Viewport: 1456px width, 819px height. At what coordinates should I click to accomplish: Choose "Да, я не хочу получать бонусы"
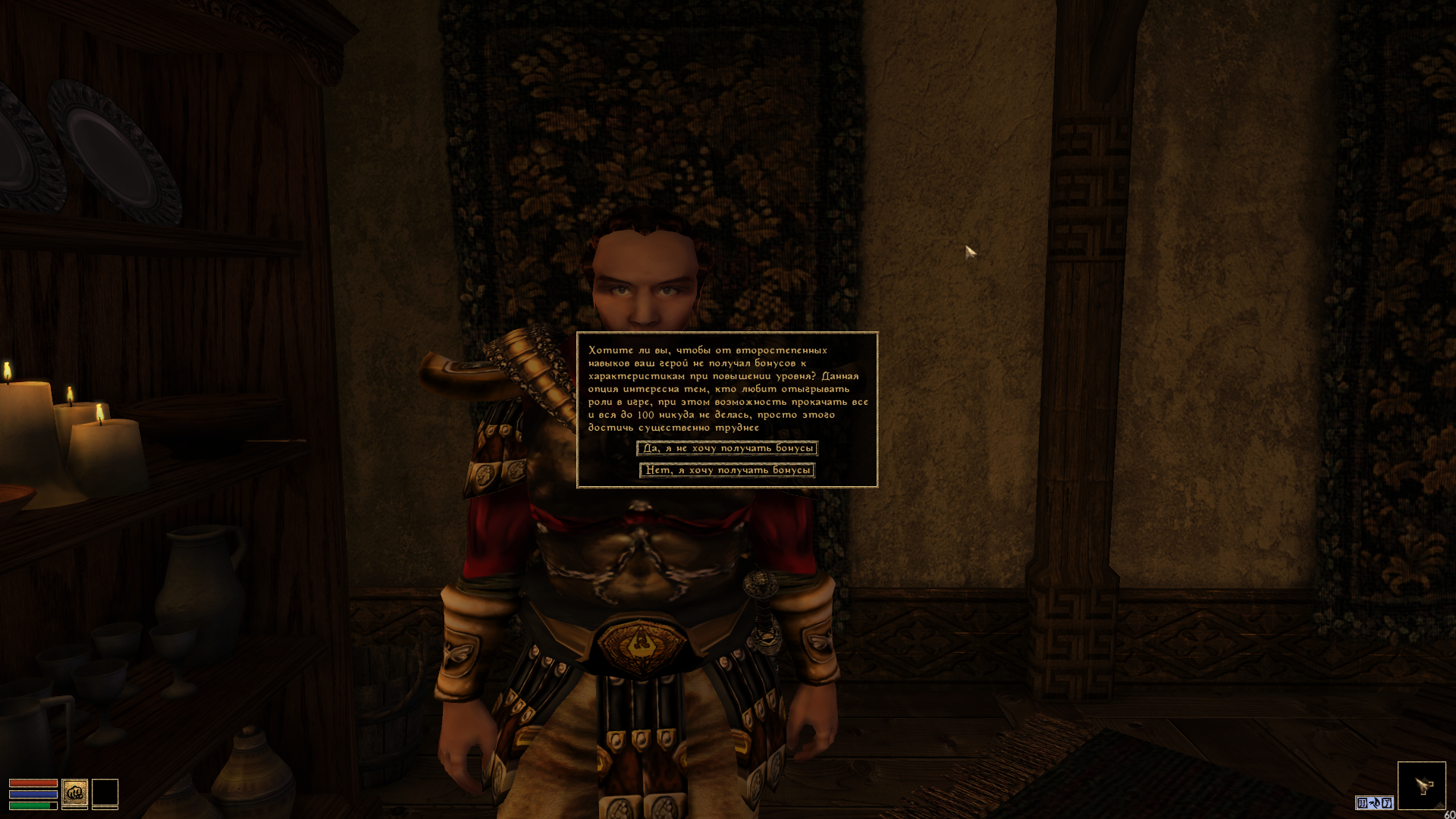726,448
